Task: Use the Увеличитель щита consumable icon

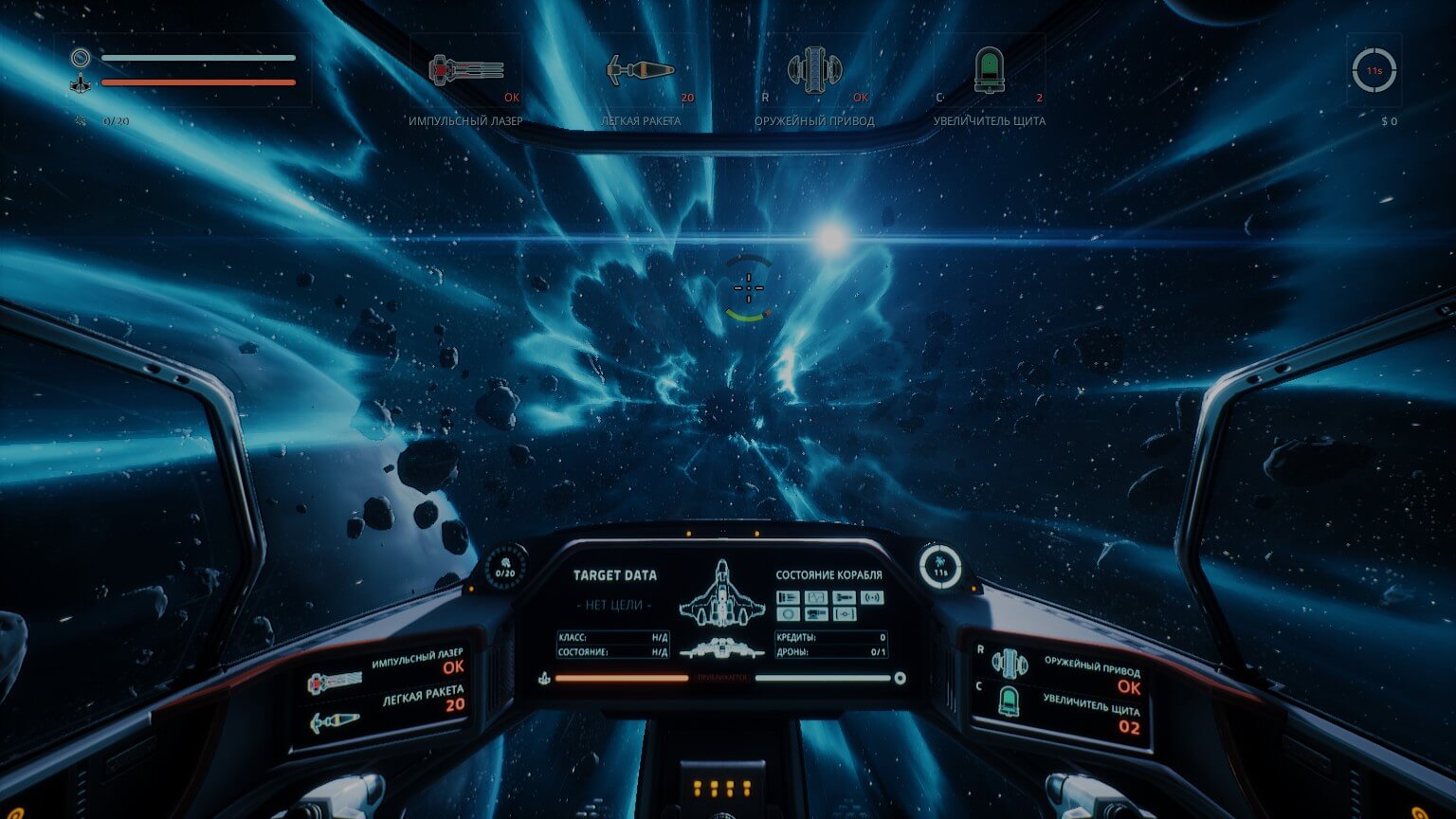Action: coord(989,70)
